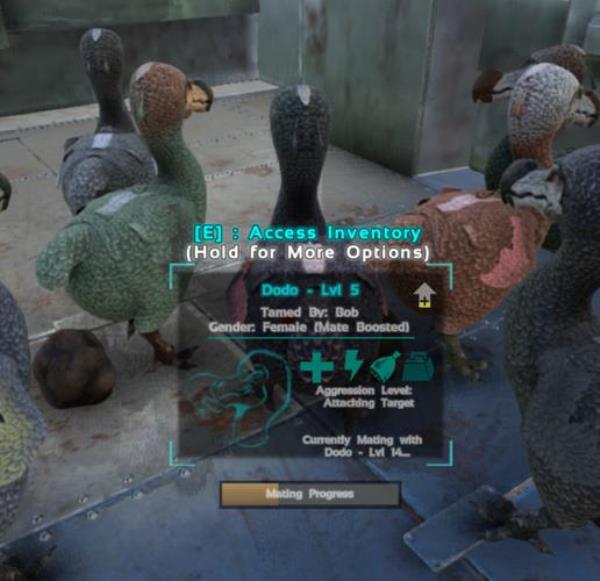
Task: Click the food meat drumstick icon
Action: click(384, 368)
